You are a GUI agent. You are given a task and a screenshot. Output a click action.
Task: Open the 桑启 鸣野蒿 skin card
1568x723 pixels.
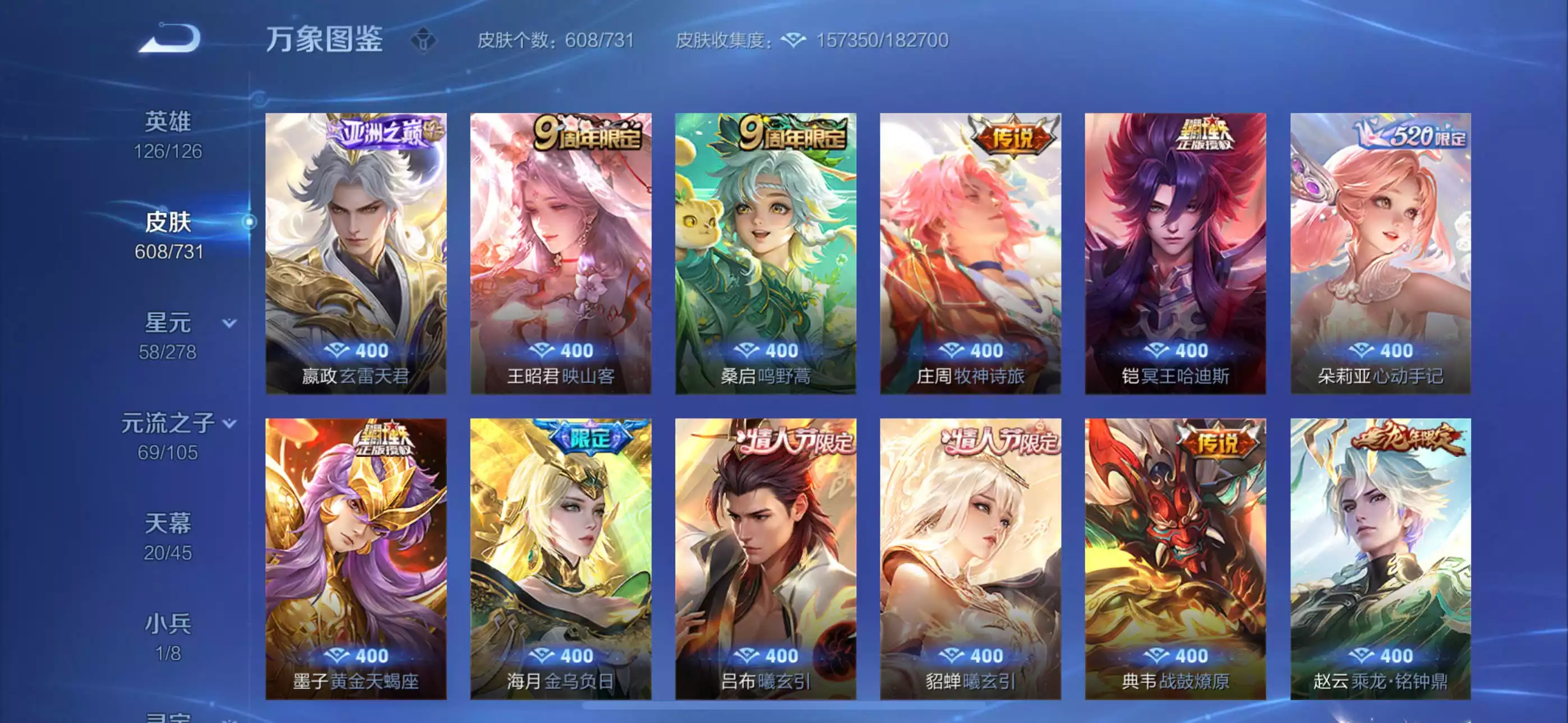click(765, 253)
